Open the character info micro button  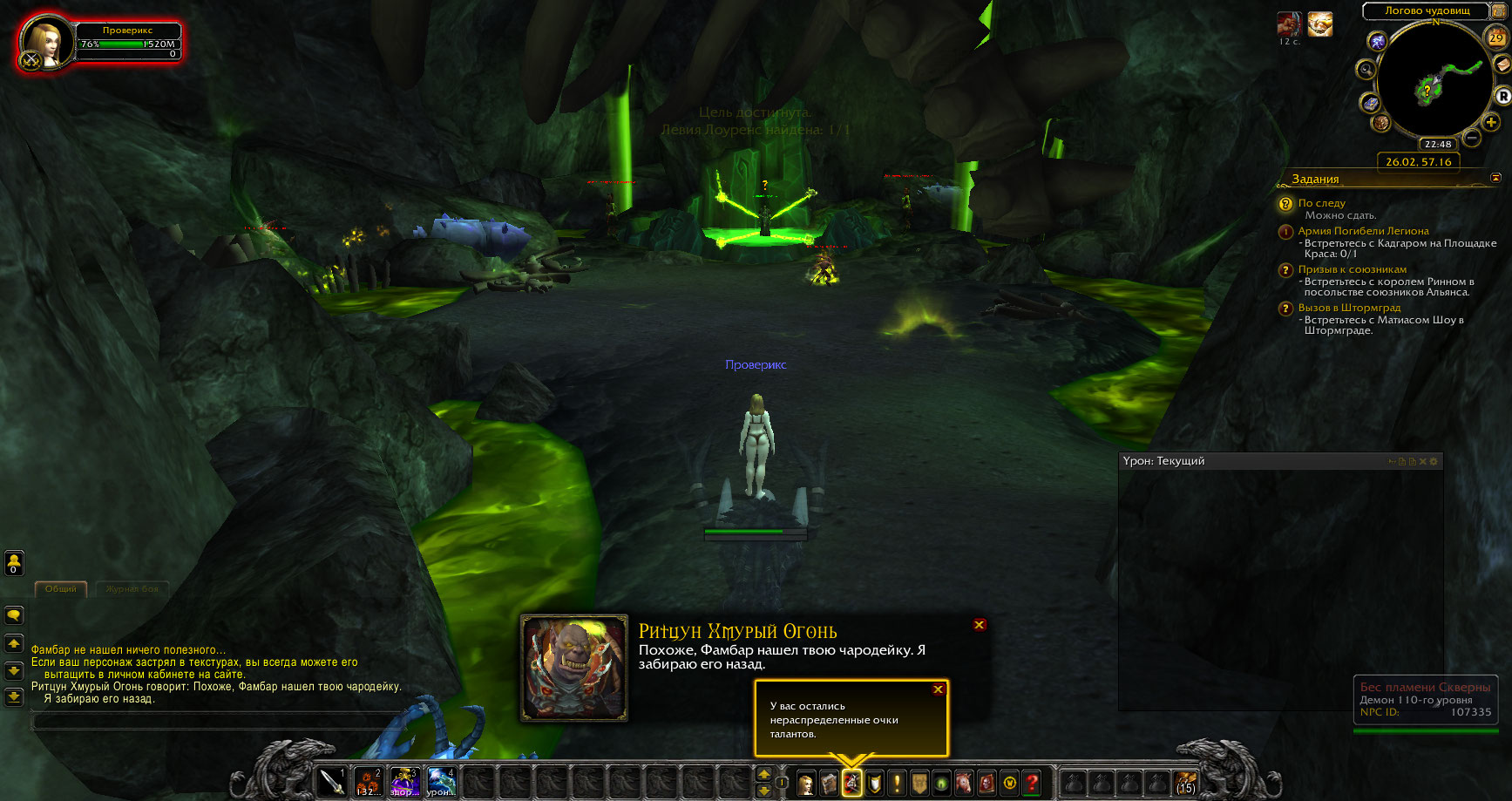coord(806,783)
